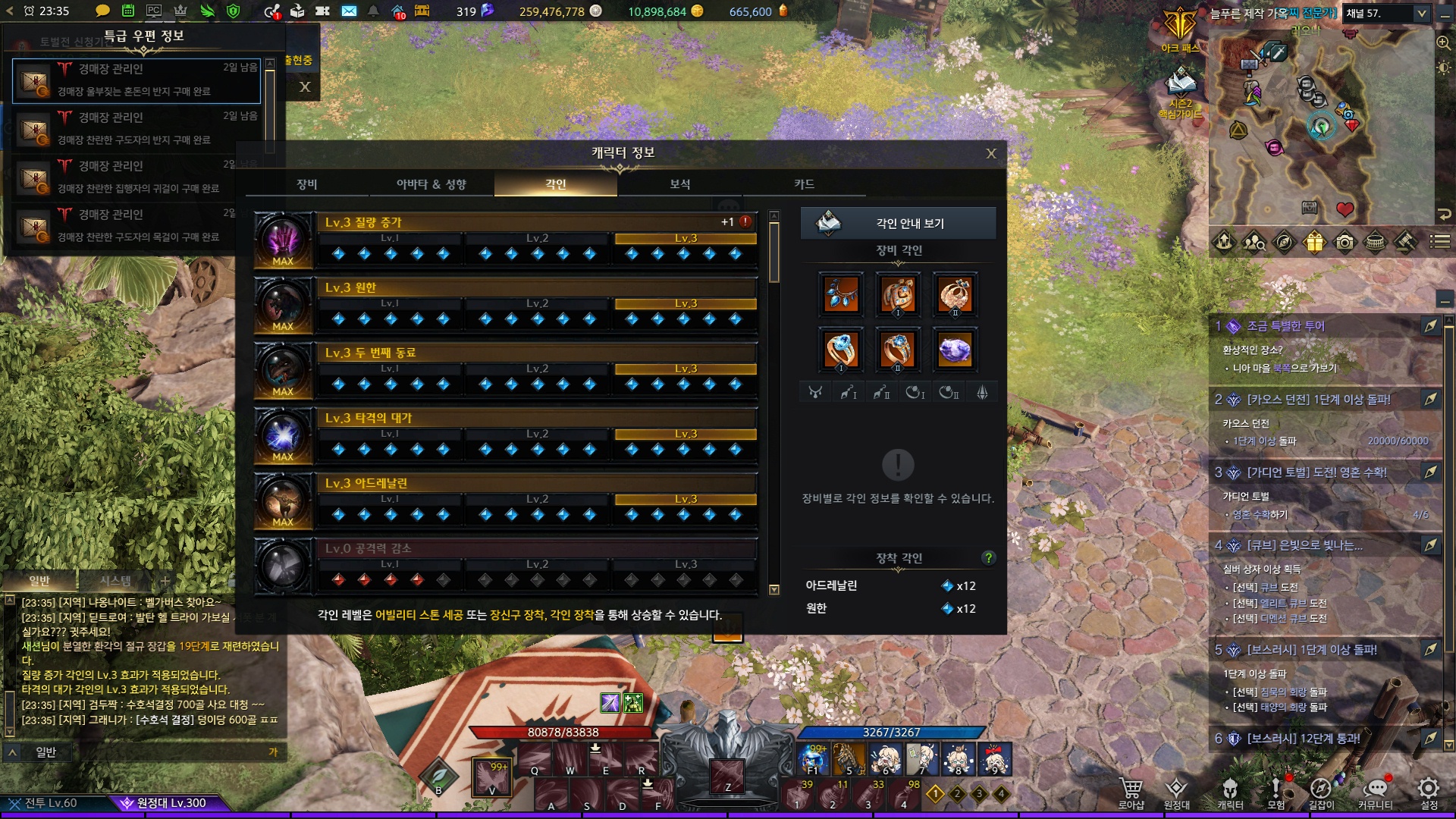Image resolution: width=1456 pixels, height=819 pixels.
Task: Select the 시스템 chat tab
Action: tap(116, 581)
